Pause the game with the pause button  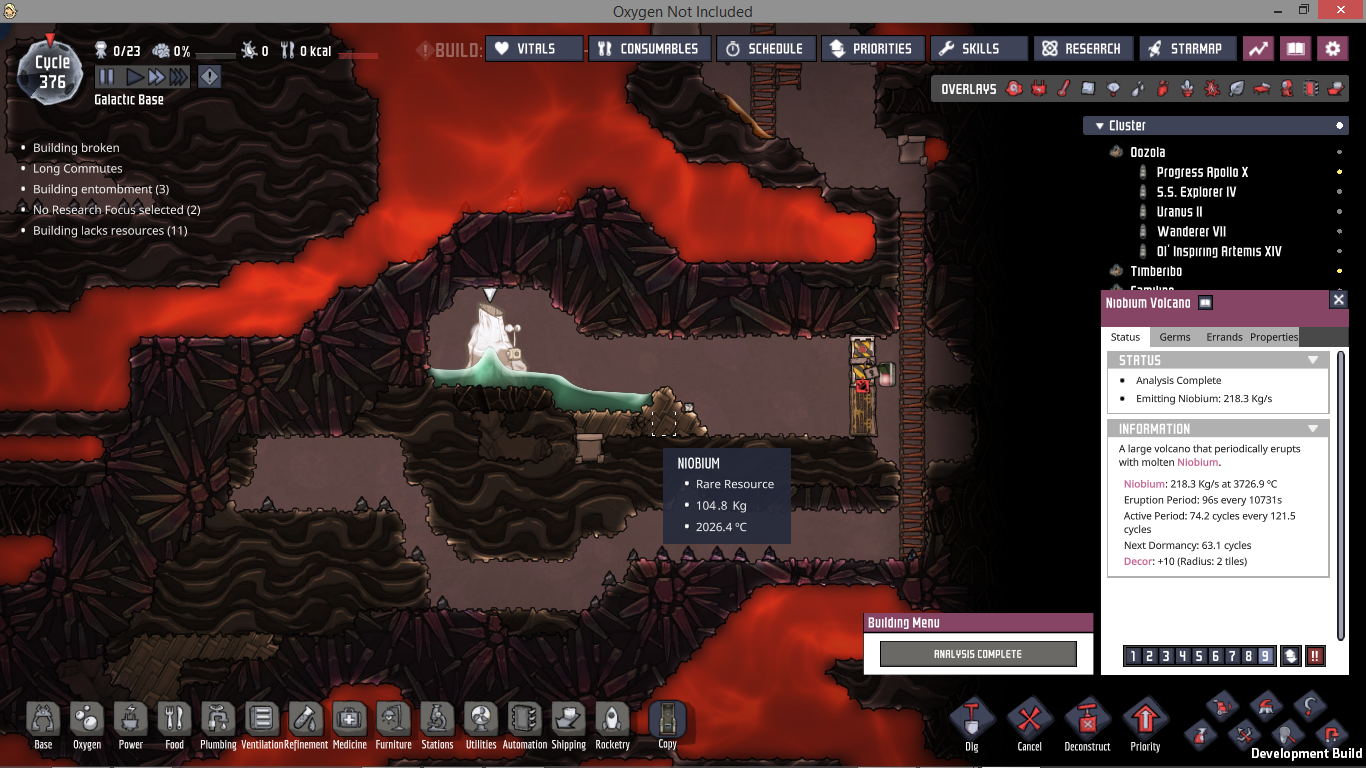click(x=107, y=77)
